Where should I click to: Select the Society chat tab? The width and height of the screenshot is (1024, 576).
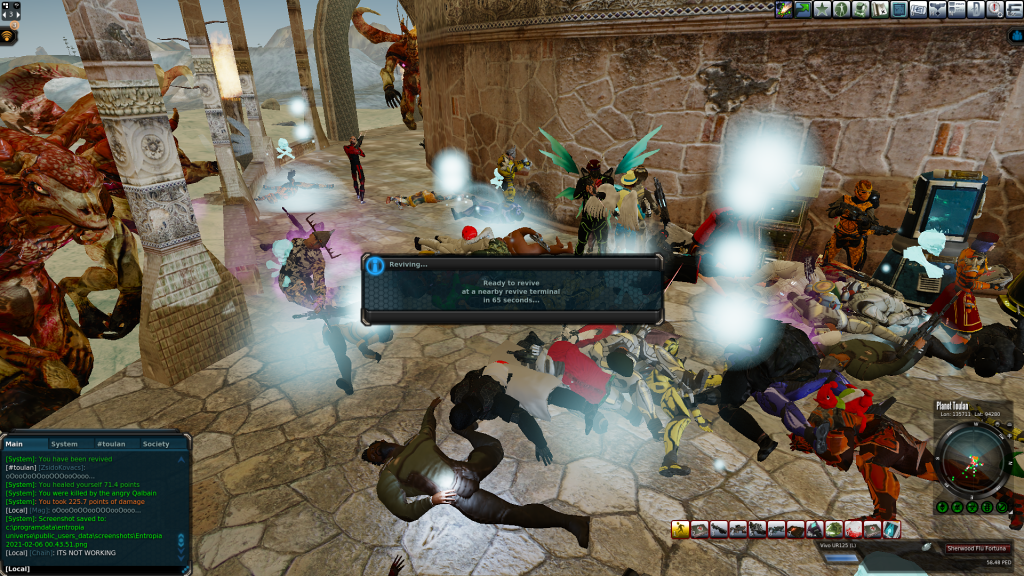155,444
